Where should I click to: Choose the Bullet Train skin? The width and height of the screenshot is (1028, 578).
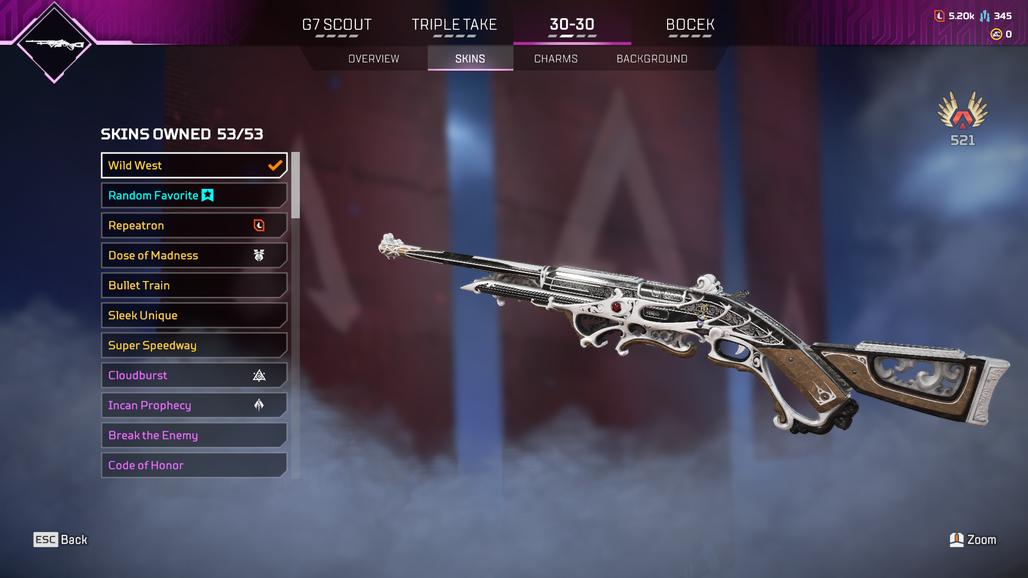click(194, 286)
